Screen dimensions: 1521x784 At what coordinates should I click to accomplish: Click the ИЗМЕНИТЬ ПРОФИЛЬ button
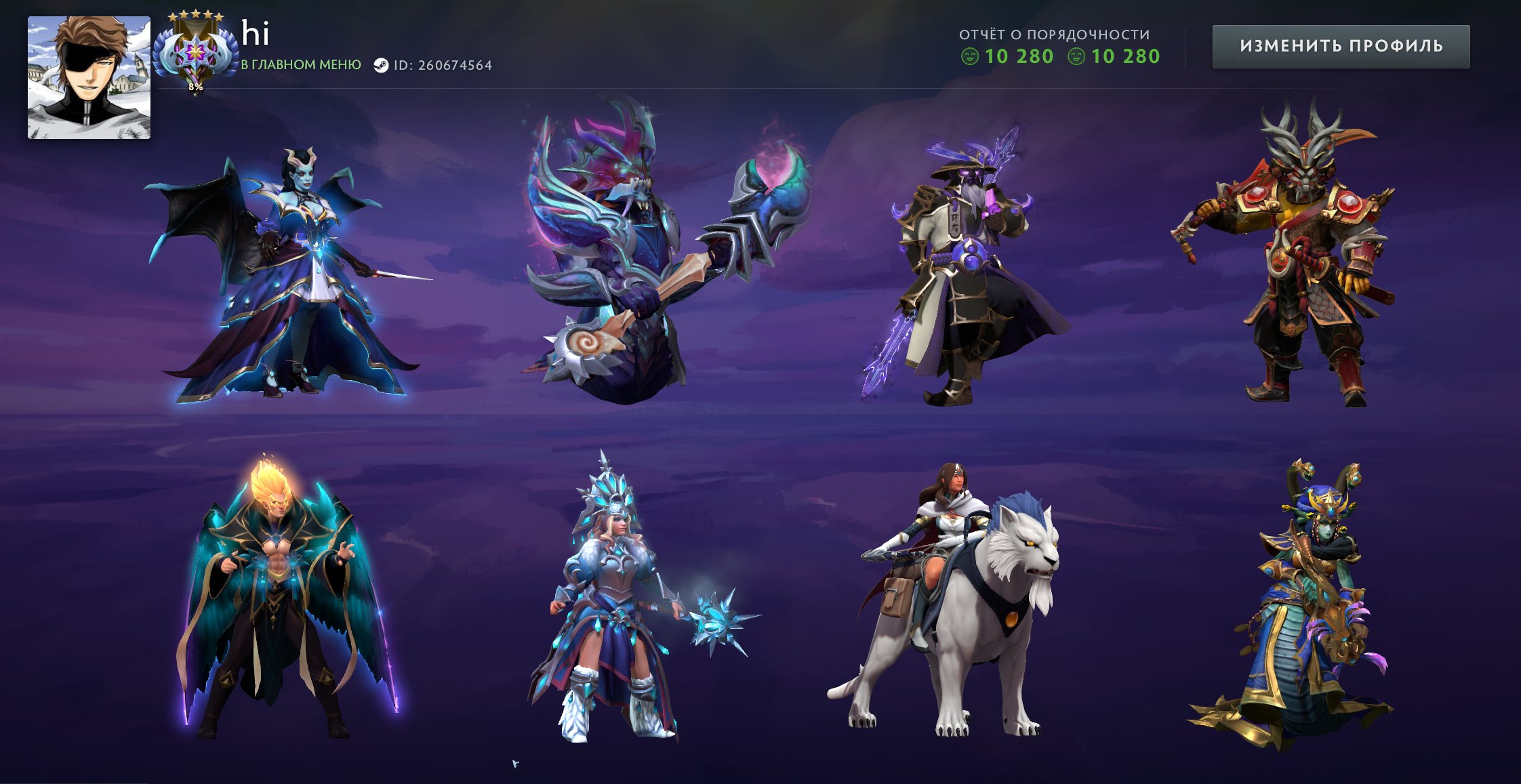click(1341, 46)
